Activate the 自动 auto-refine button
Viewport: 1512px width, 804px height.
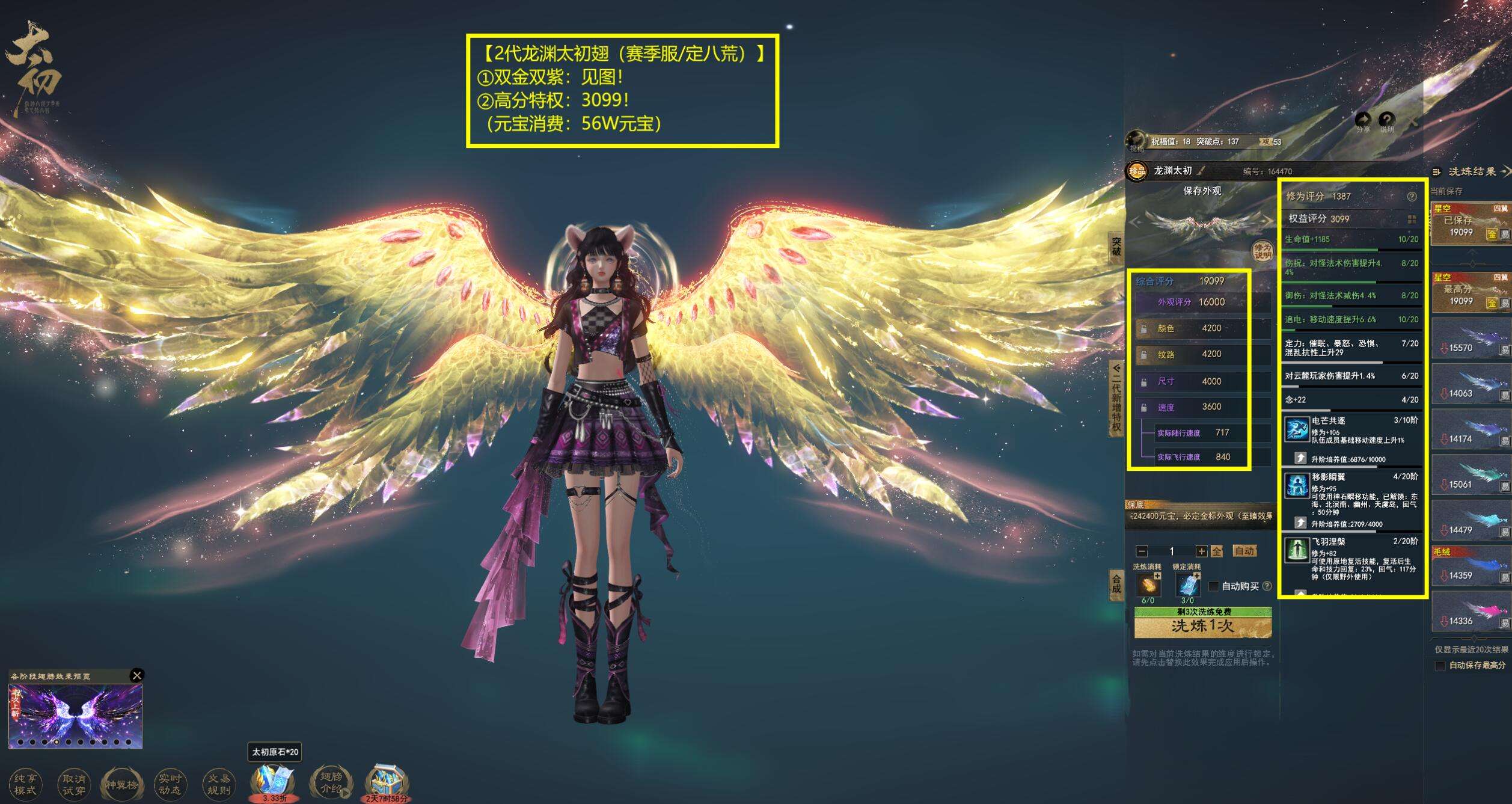[x=1244, y=551]
